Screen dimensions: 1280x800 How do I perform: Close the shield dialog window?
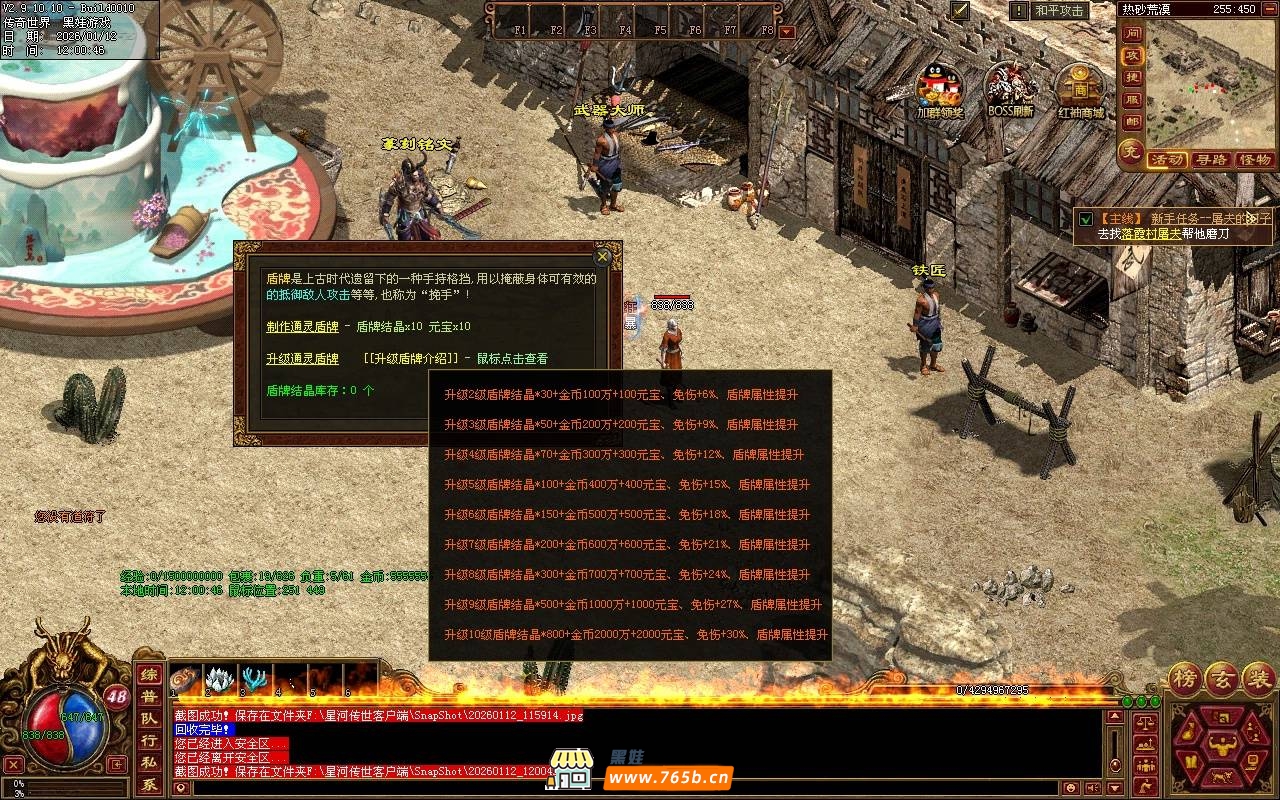click(603, 256)
